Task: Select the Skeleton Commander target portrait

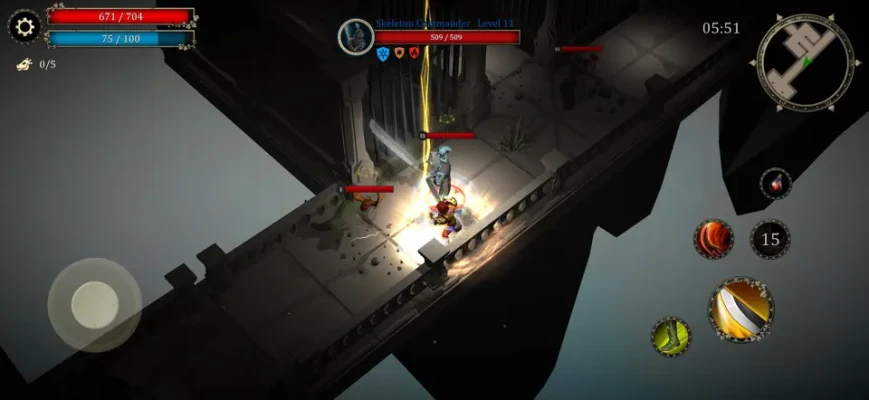Action: tap(355, 37)
